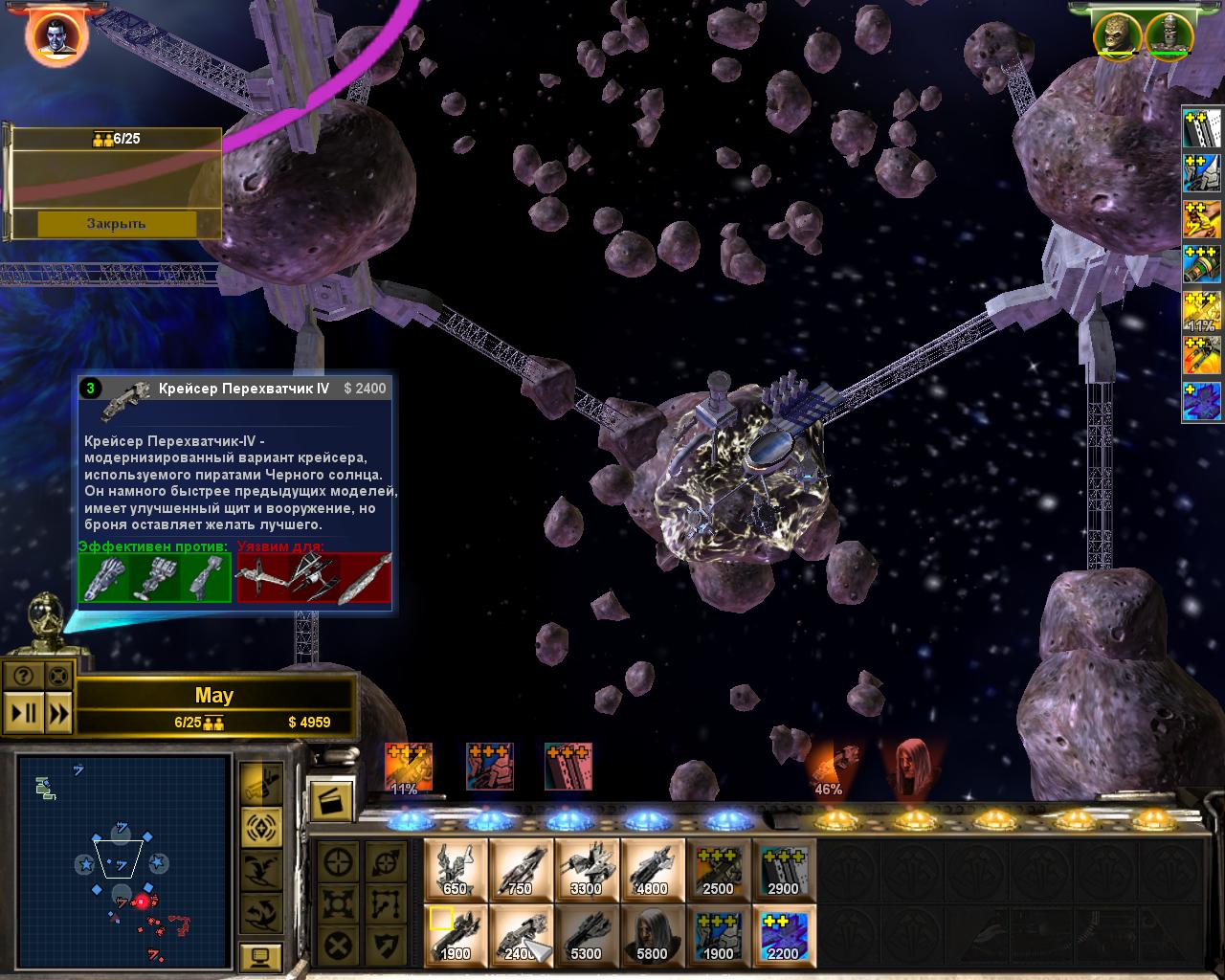Recruit the hooded hero costing 5800
1225x980 pixels.
click(652, 934)
